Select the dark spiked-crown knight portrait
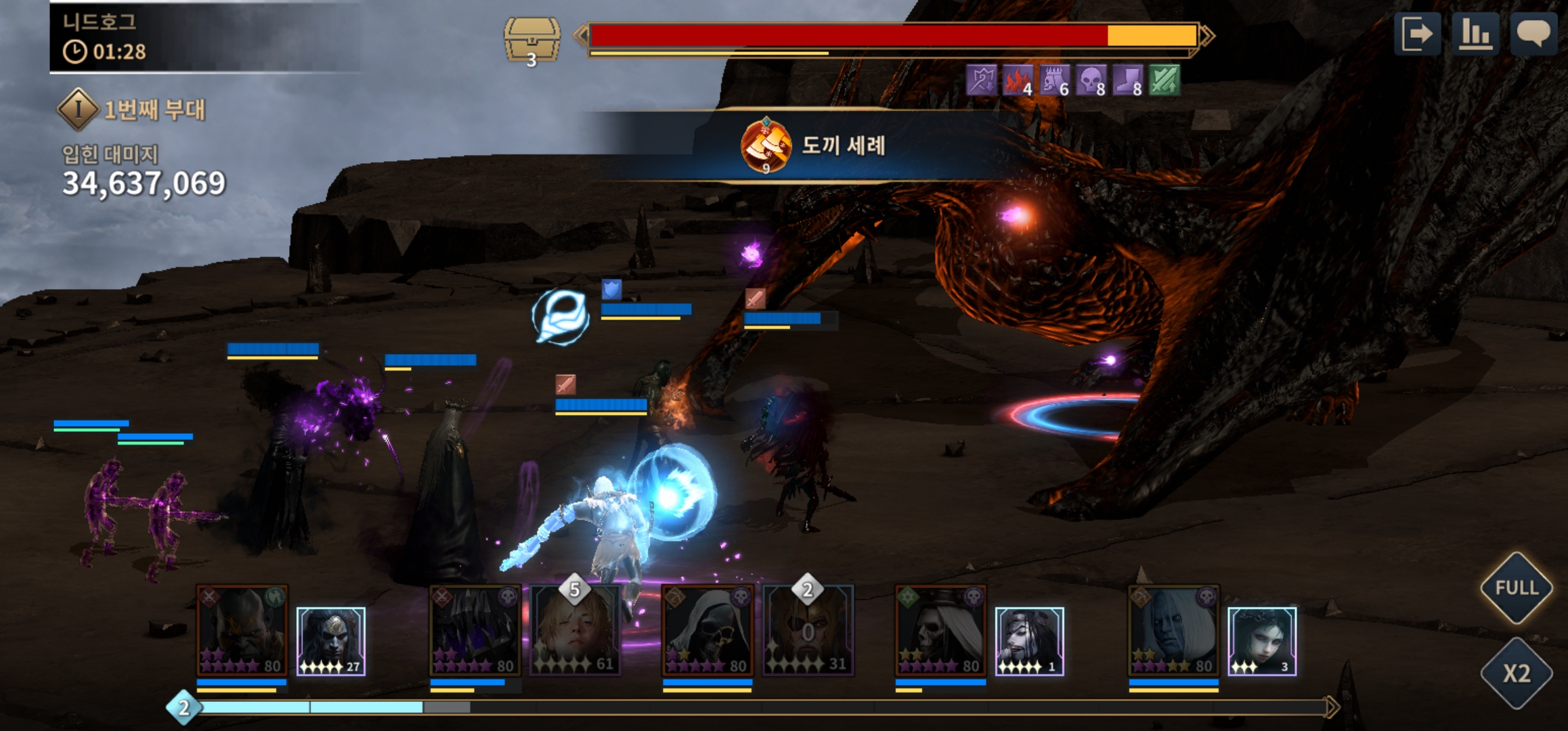Viewport: 1568px width, 731px height. 475,631
